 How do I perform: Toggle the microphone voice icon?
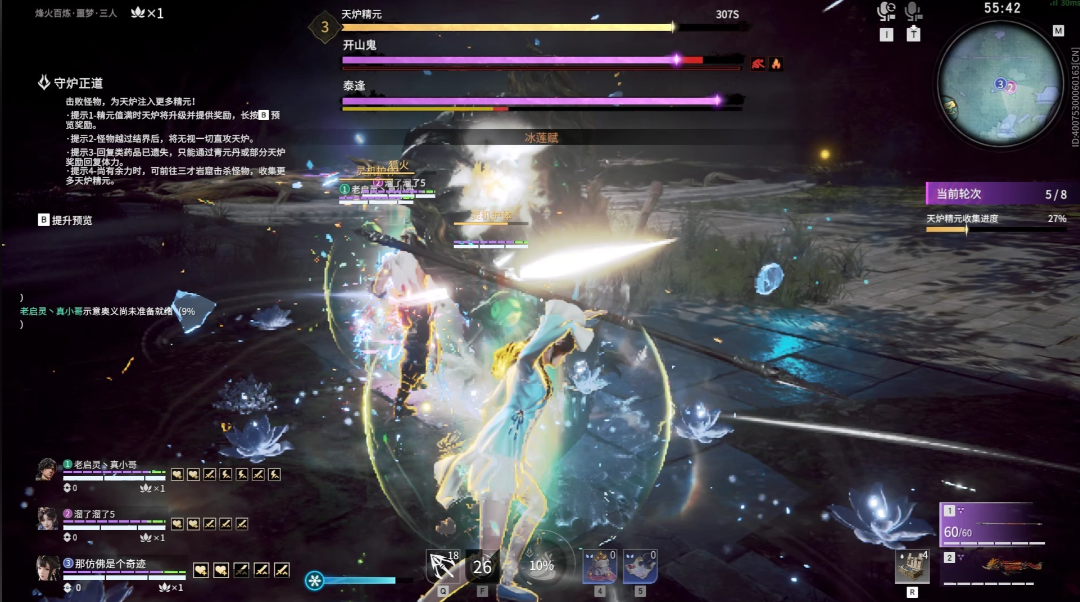(x=912, y=12)
